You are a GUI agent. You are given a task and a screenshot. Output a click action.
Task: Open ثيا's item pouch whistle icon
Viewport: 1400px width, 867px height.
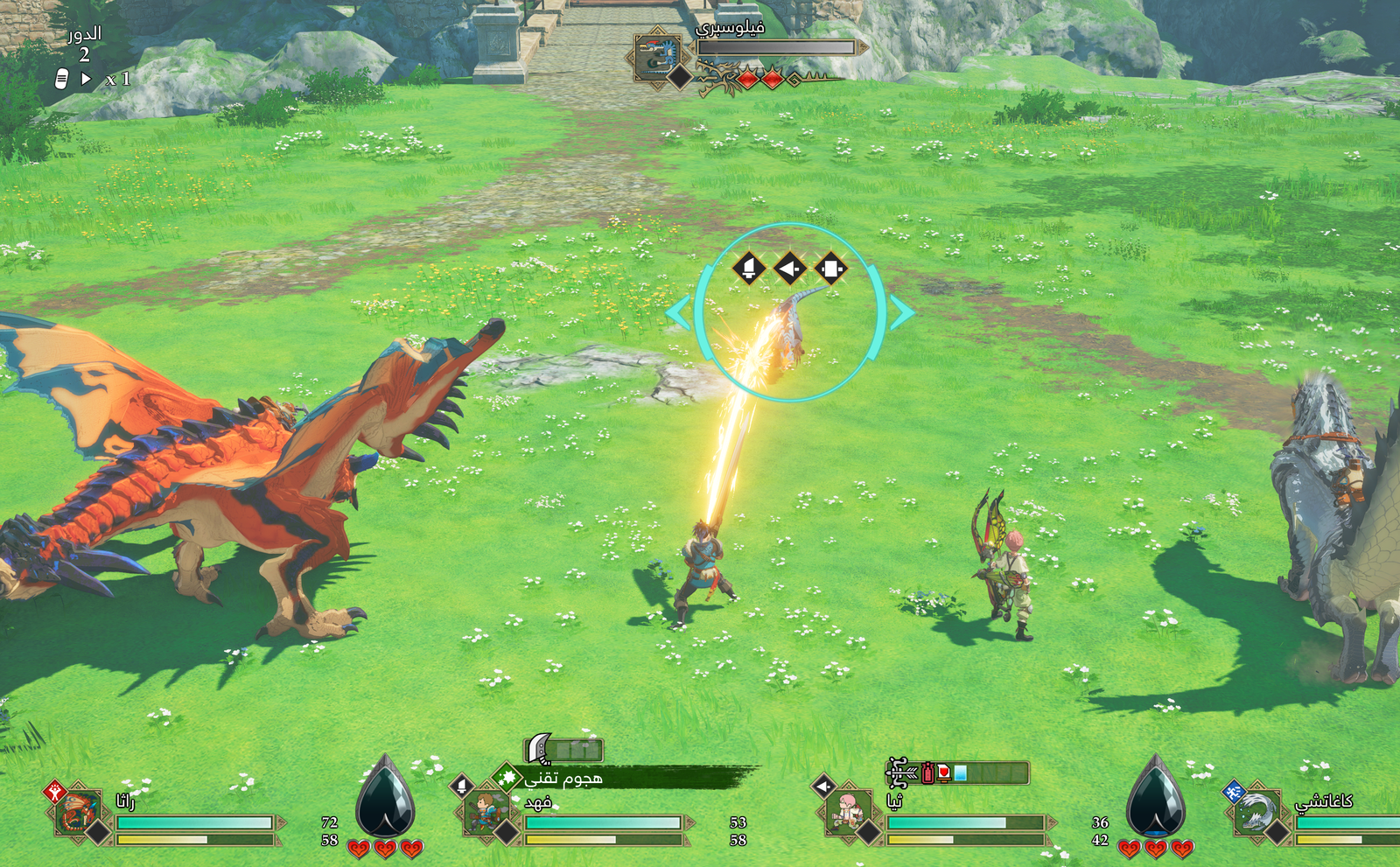tap(898, 772)
